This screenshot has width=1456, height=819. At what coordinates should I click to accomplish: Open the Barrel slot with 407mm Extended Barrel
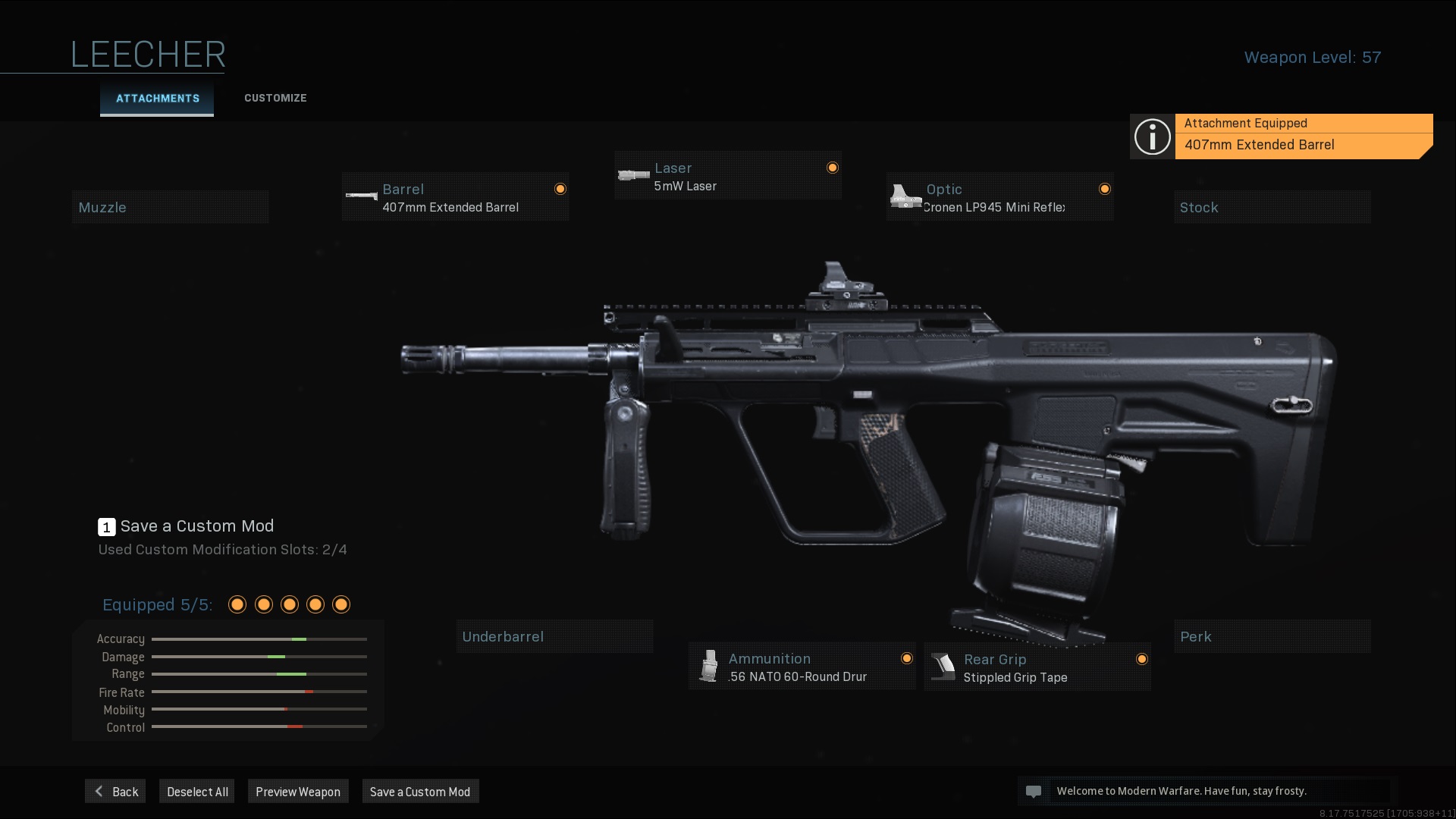coord(455,197)
